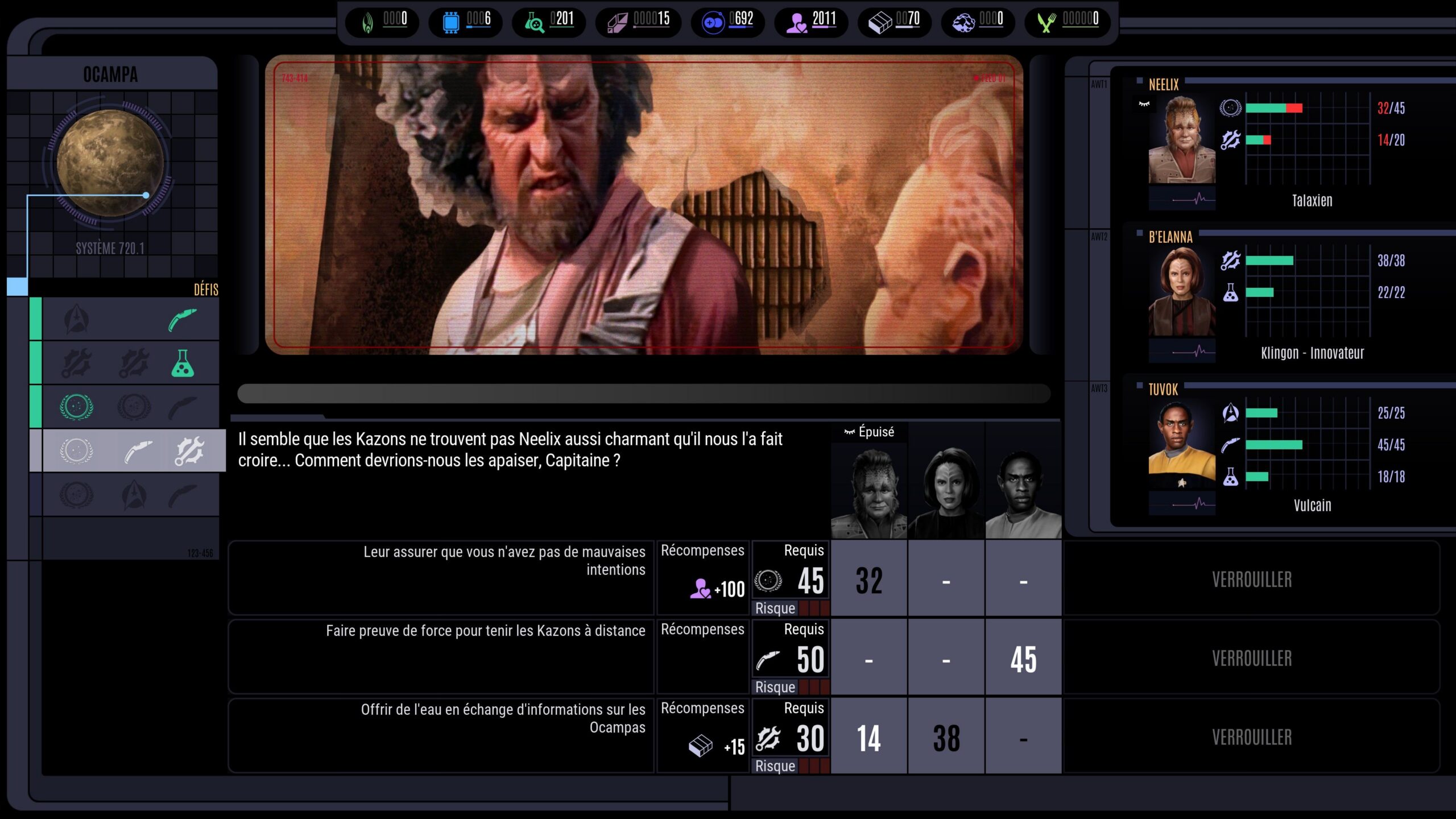This screenshot has width=1456, height=819.
Task: Assign Tuvok's 45 combat to show of force
Action: coord(1023,658)
